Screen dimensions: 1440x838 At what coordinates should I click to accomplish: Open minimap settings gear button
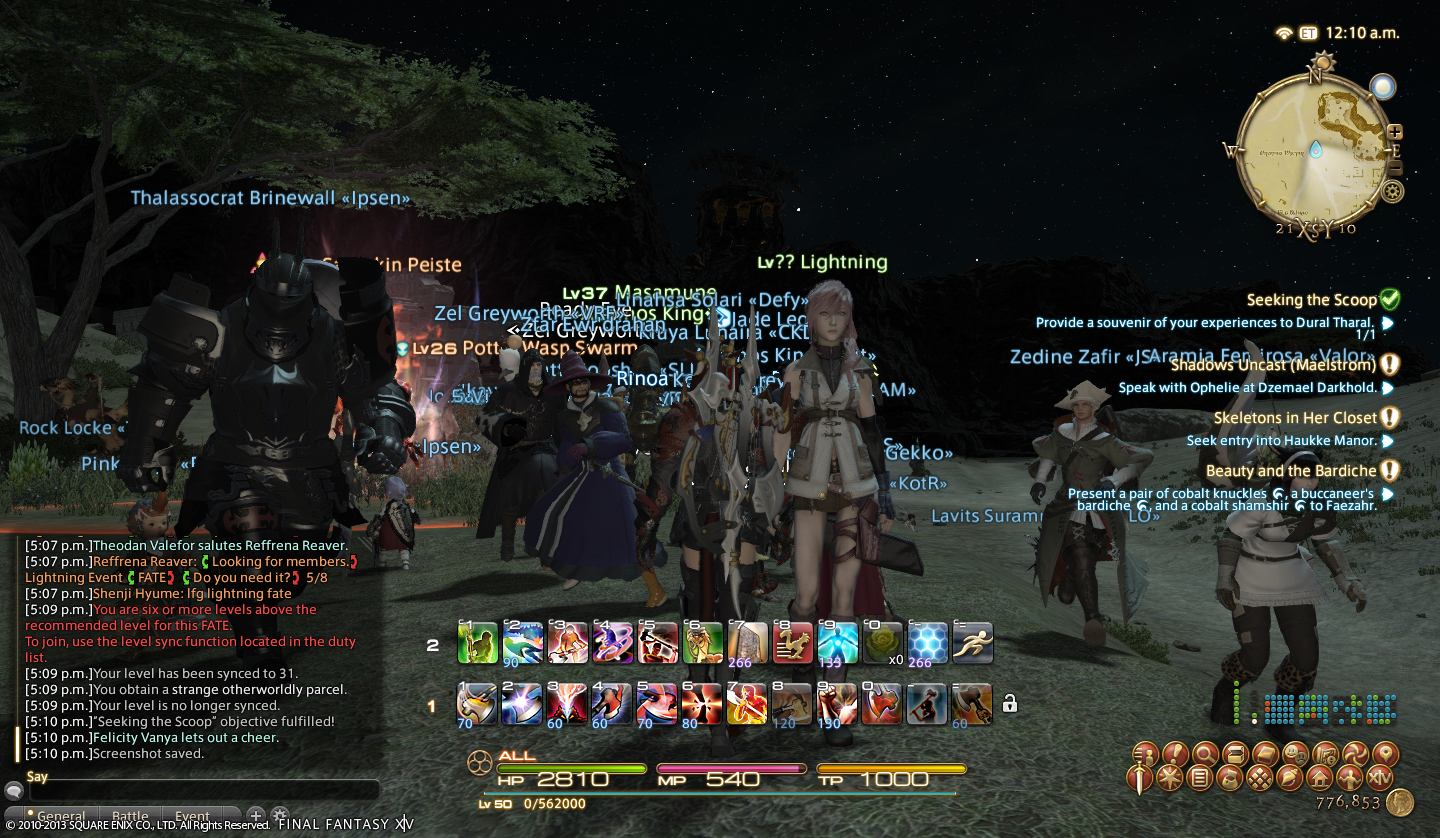(x=1390, y=192)
